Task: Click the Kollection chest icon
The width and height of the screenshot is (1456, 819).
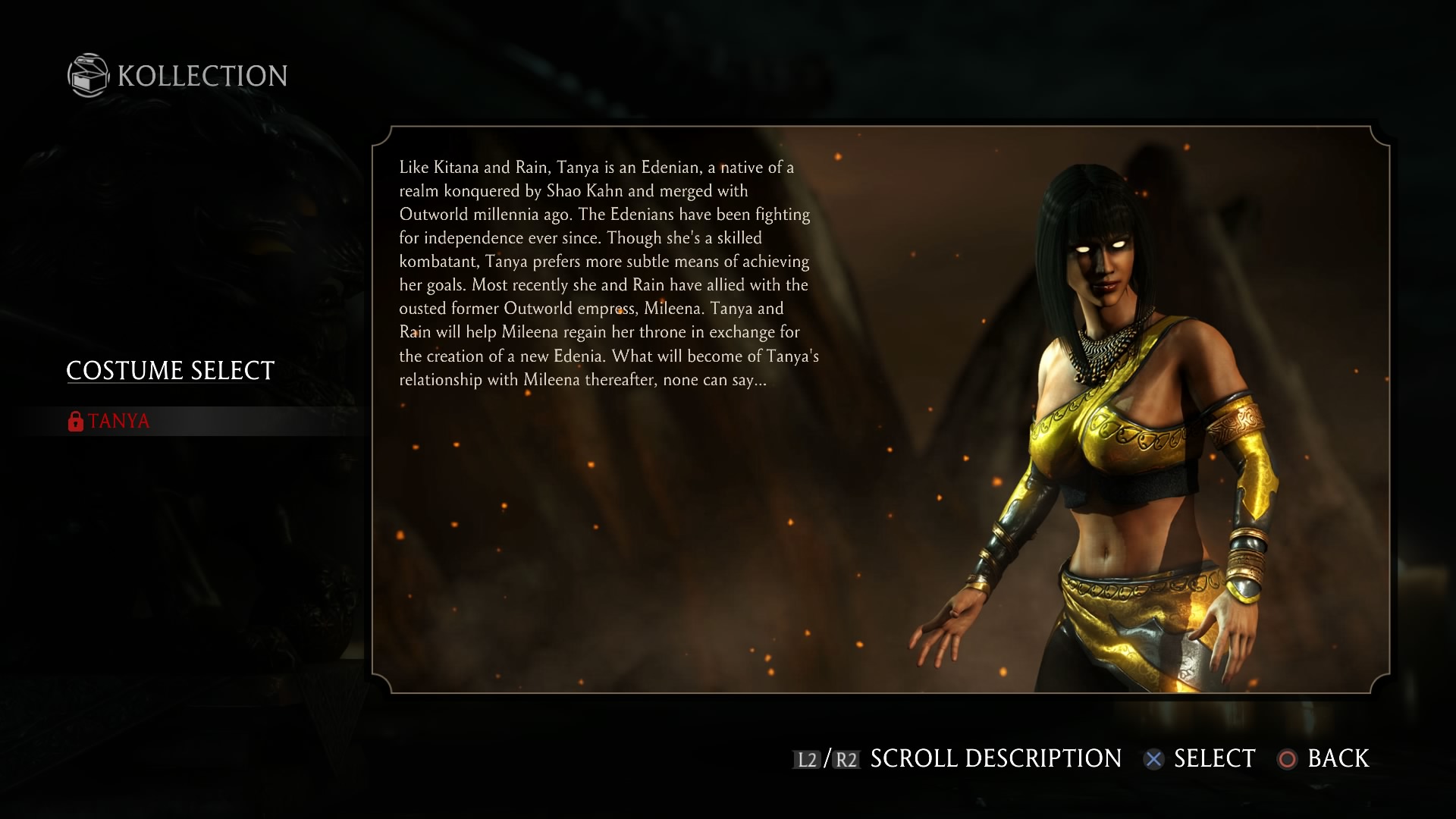Action: pos(87,75)
